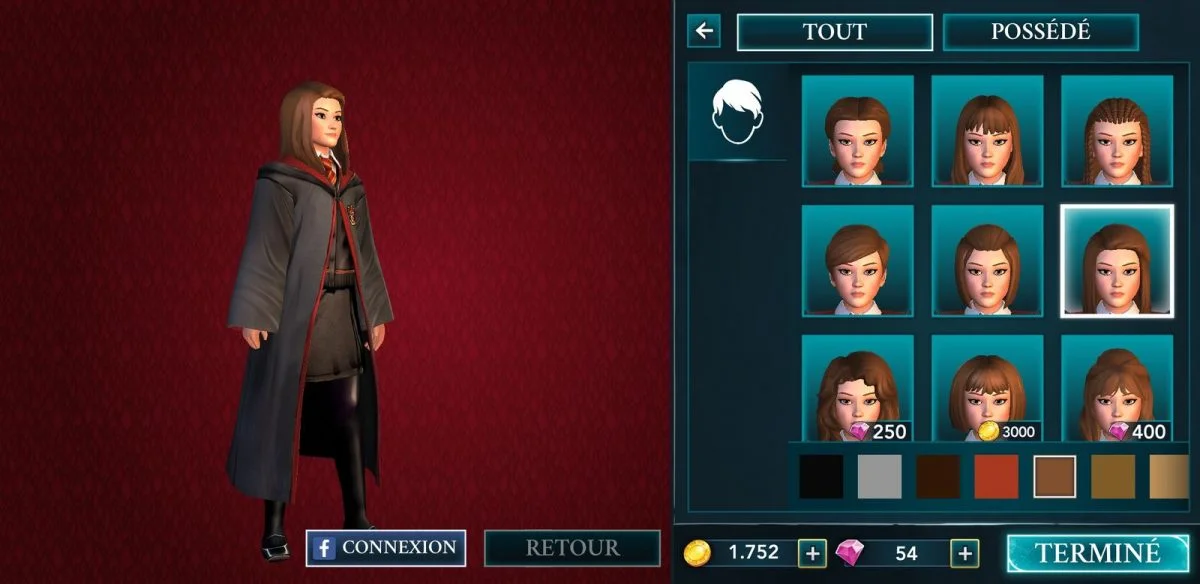
Task: Select the hairstyle costing 250 gems
Action: (x=857, y=391)
